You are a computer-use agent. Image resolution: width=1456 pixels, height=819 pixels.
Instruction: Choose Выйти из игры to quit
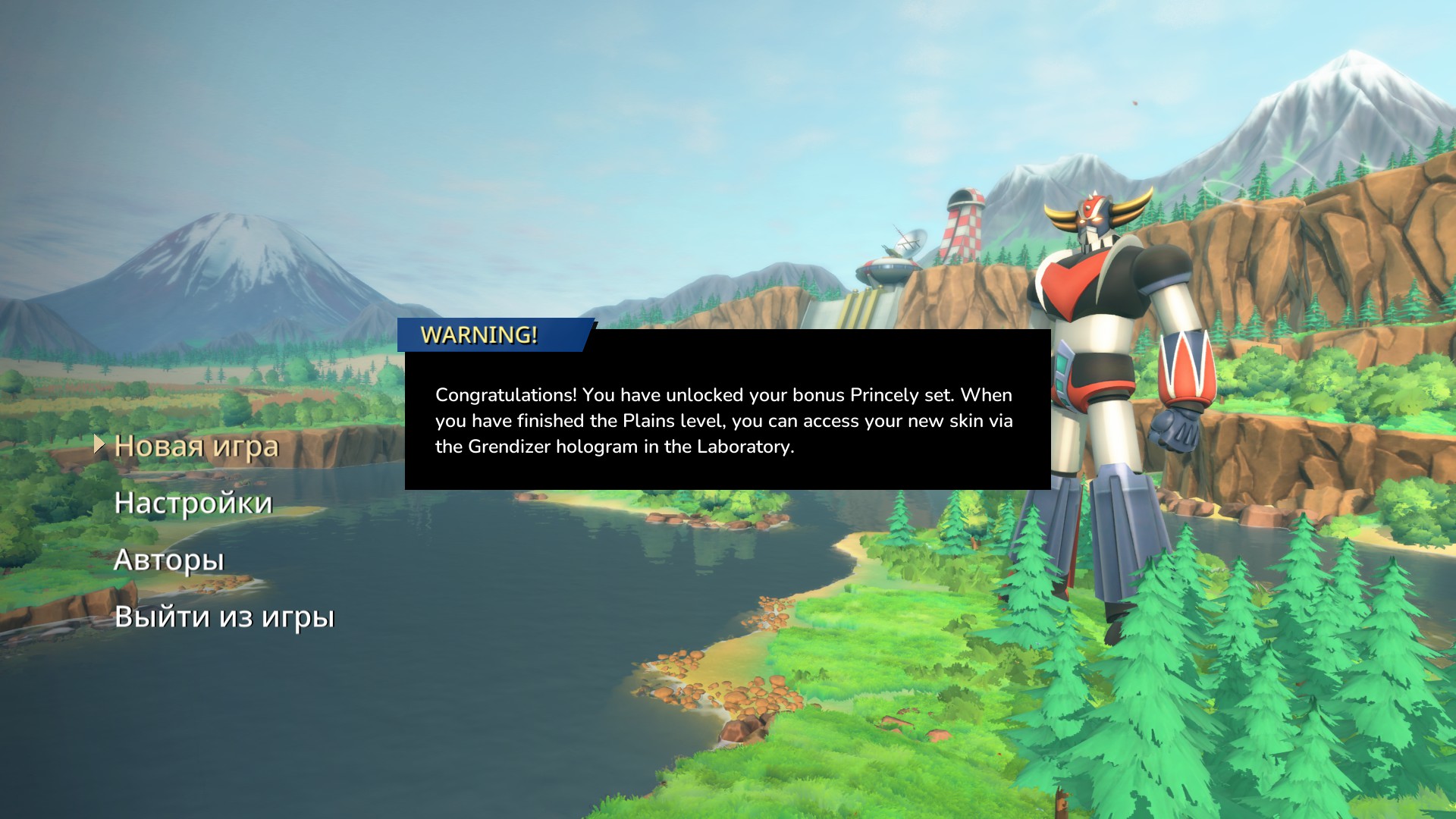pos(224,617)
